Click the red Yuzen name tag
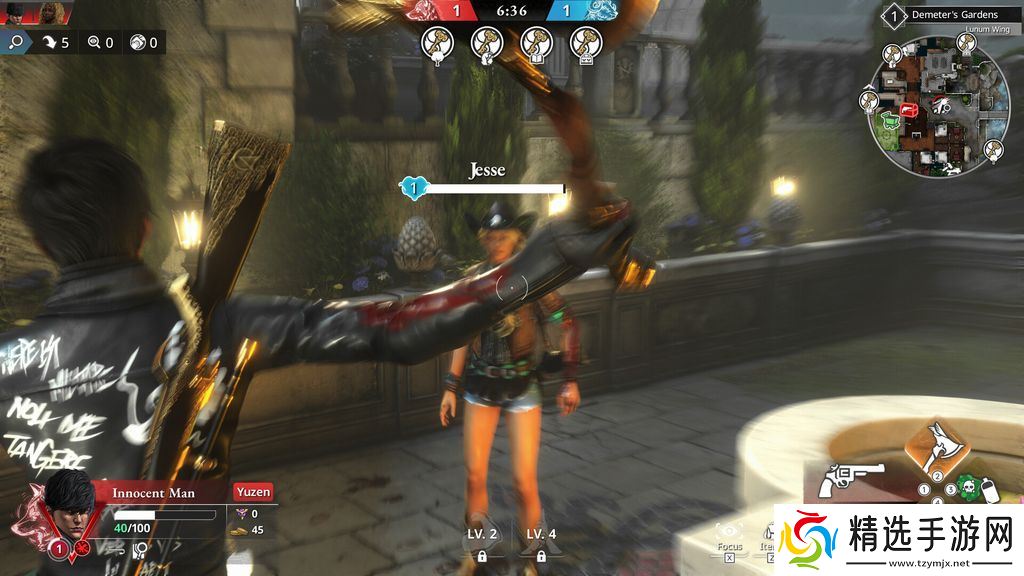 click(x=253, y=492)
